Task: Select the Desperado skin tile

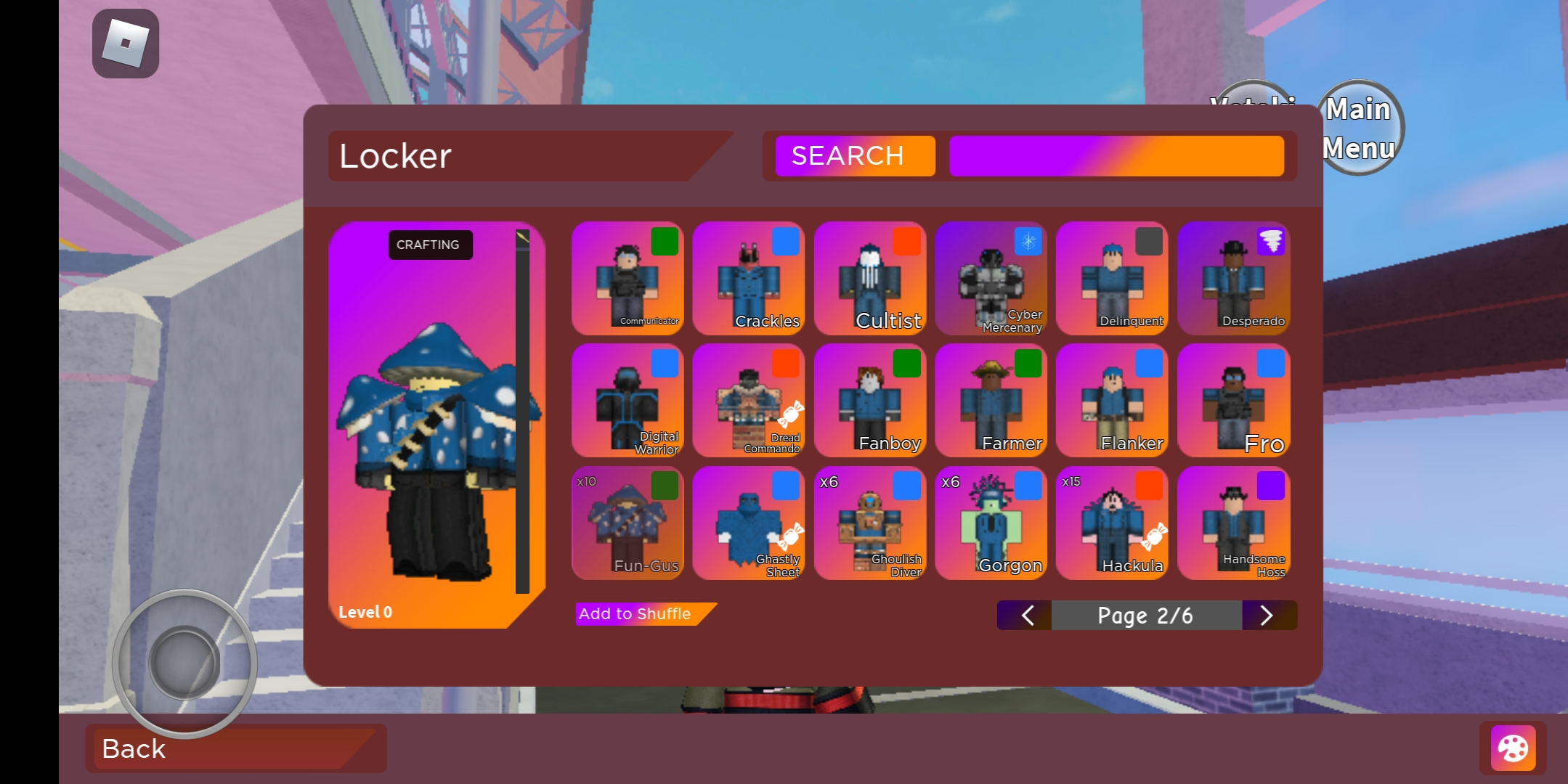Action: (x=1233, y=279)
